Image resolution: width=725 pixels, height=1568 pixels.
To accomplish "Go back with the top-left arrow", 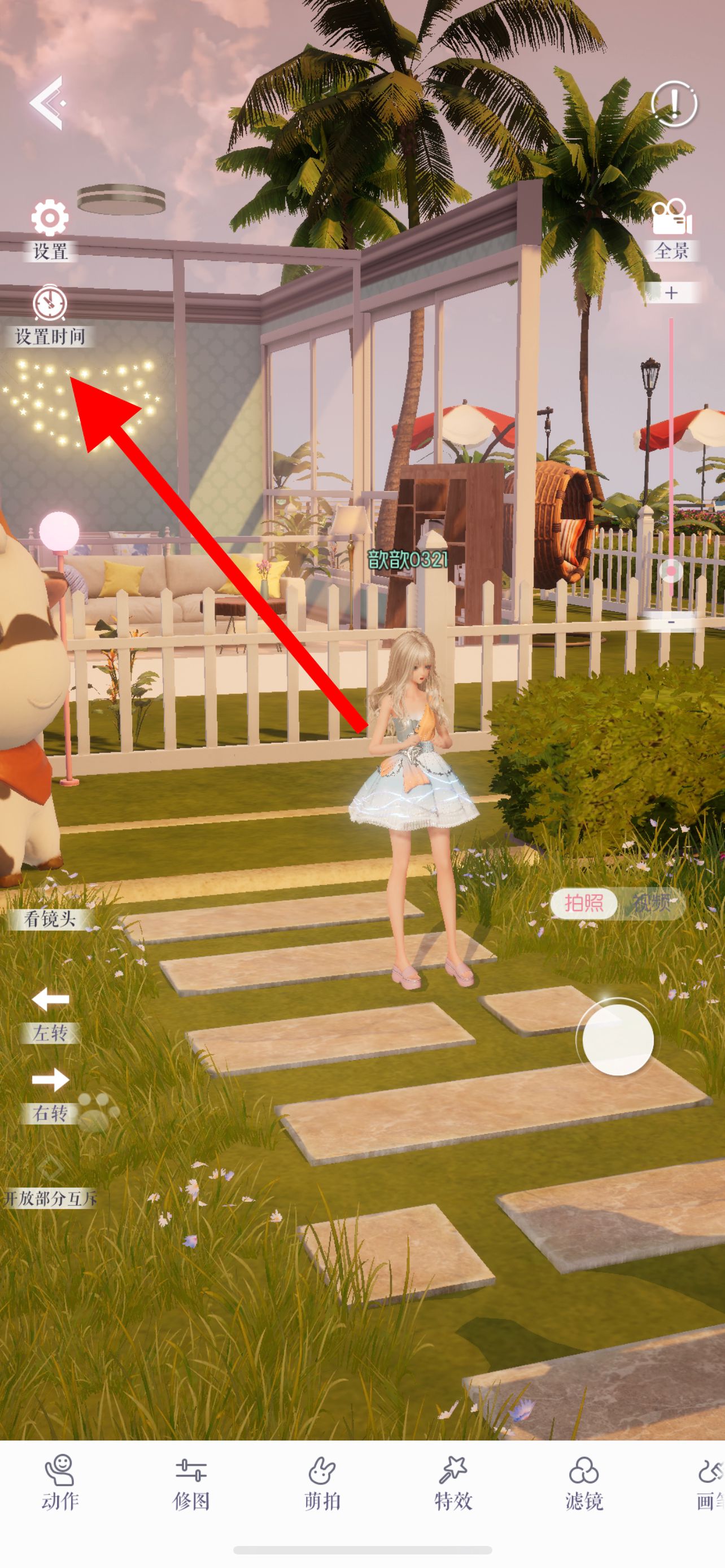I will 46,103.
